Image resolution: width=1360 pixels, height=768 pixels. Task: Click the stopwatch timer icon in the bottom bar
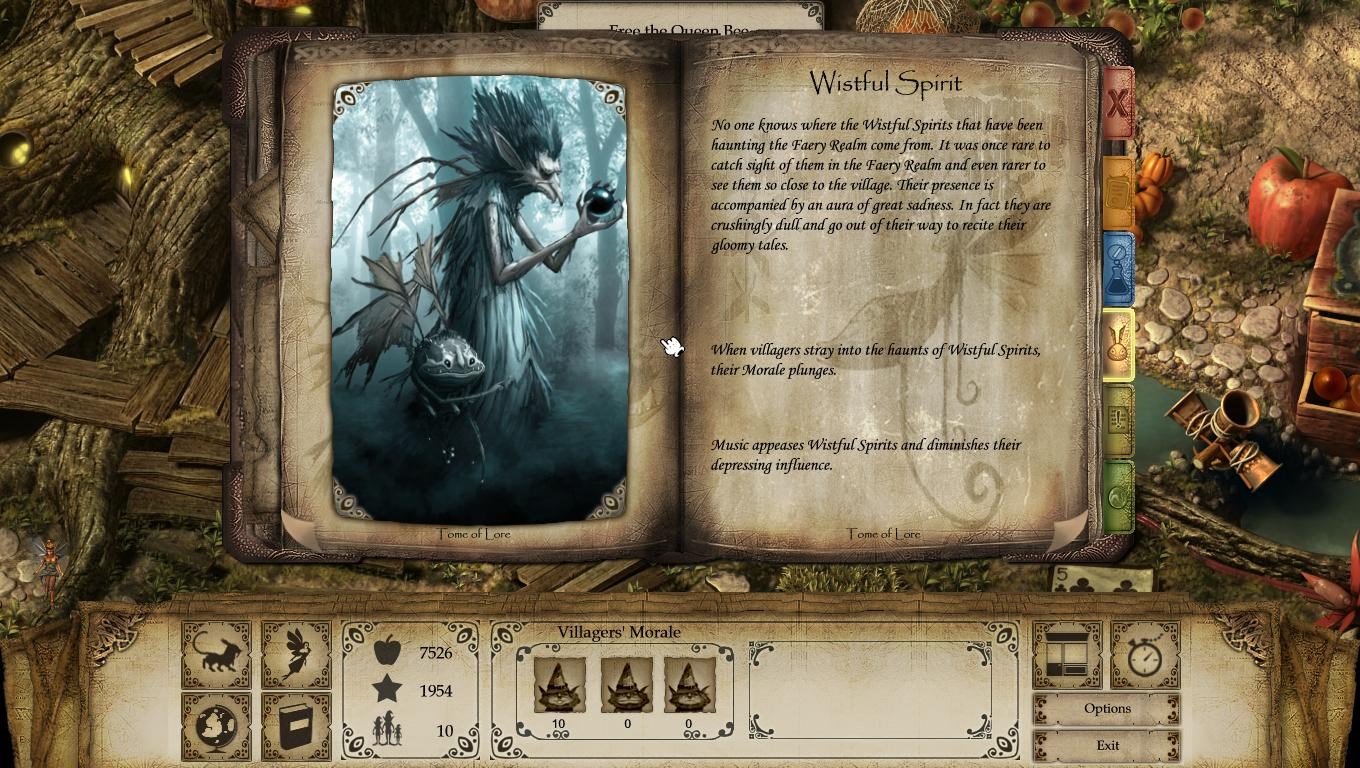[x=1145, y=655]
